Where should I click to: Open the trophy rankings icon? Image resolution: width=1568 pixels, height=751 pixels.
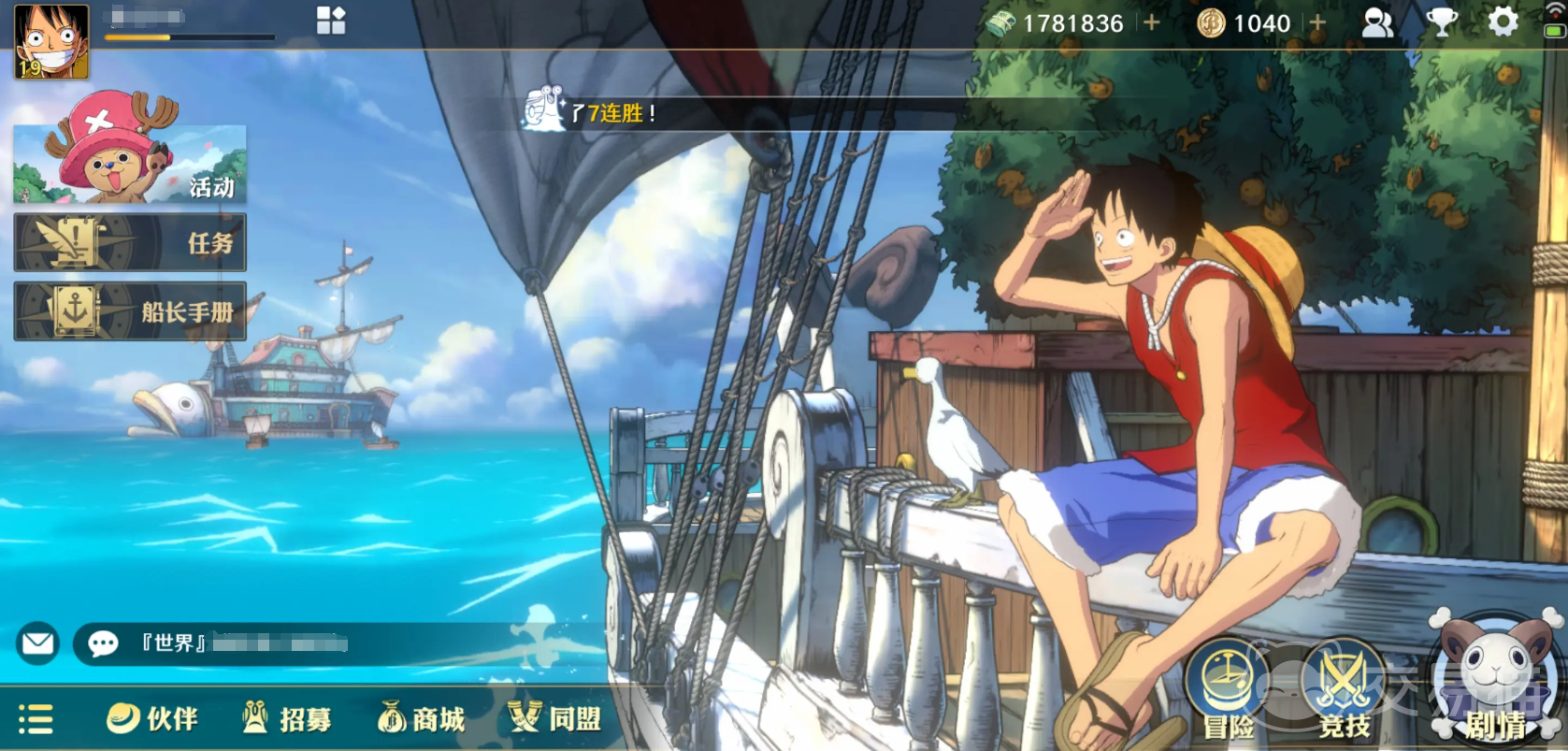click(x=1442, y=22)
